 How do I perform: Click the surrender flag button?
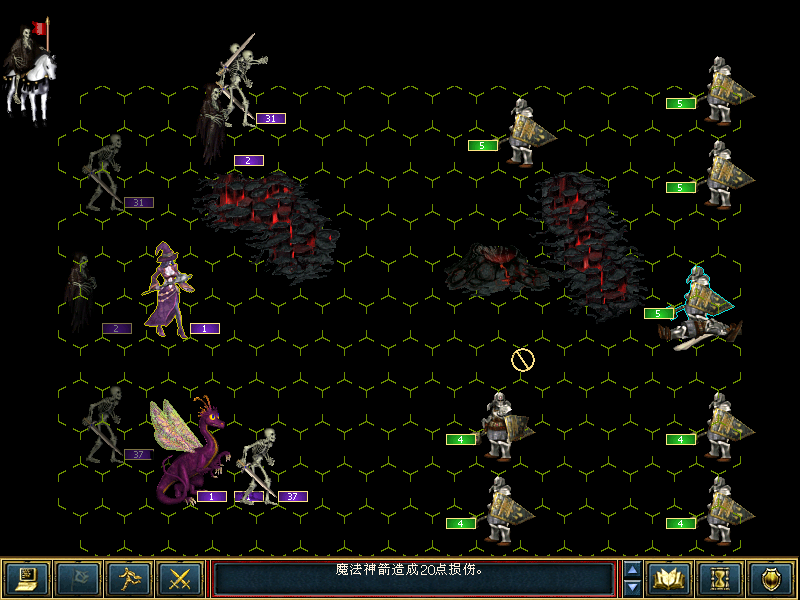(77, 578)
